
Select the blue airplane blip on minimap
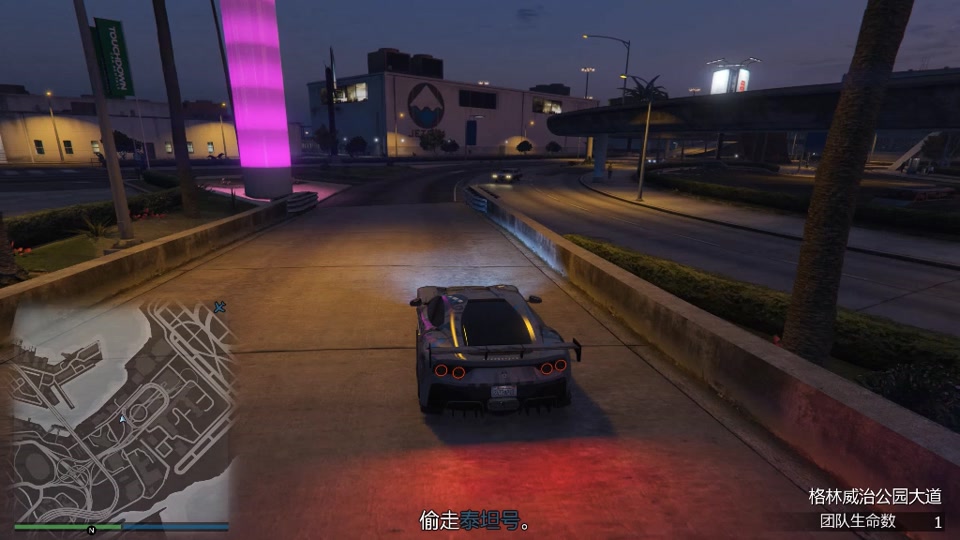tap(220, 305)
